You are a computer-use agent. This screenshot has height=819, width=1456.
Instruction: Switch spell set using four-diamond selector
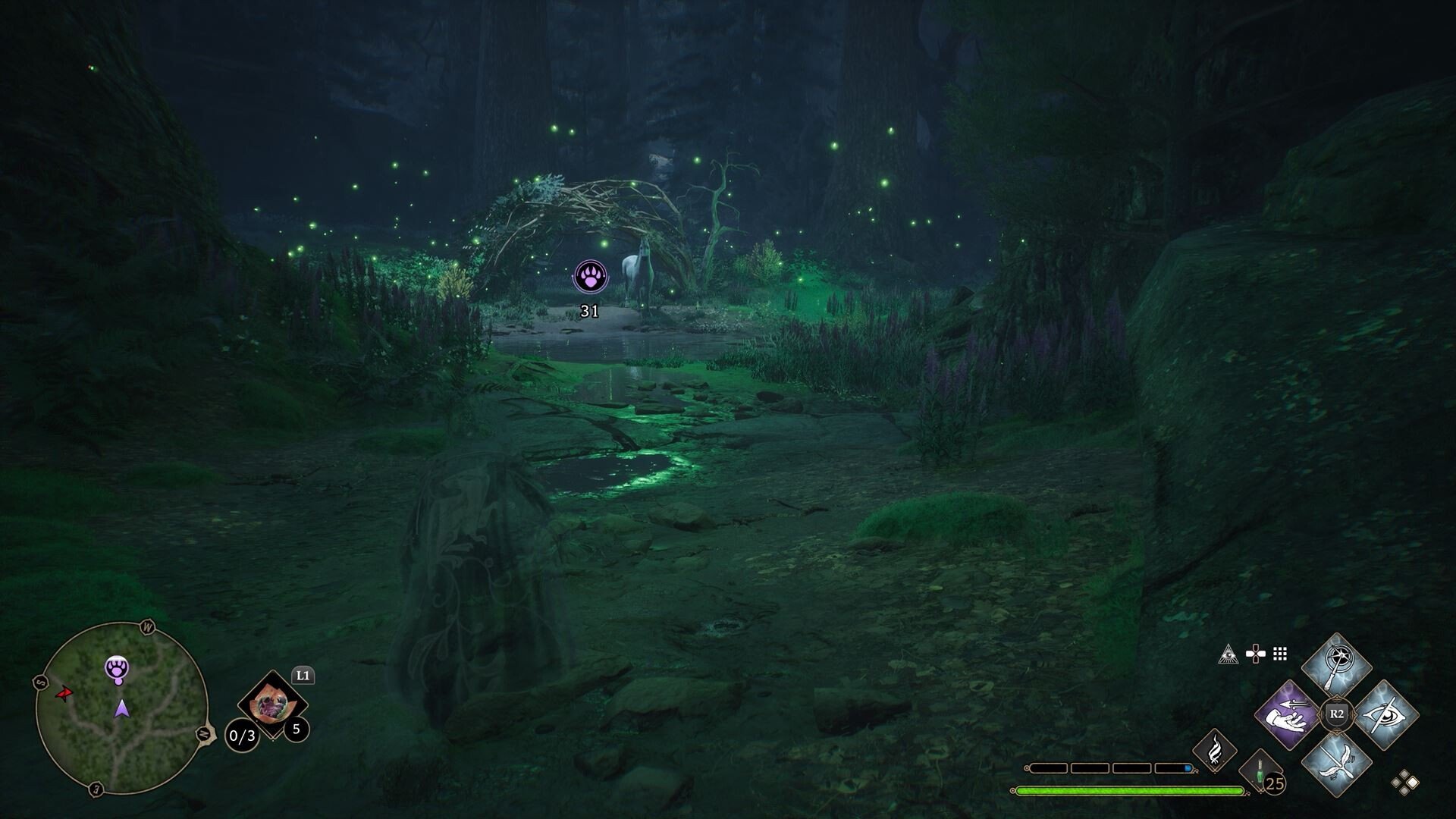pos(1404,782)
